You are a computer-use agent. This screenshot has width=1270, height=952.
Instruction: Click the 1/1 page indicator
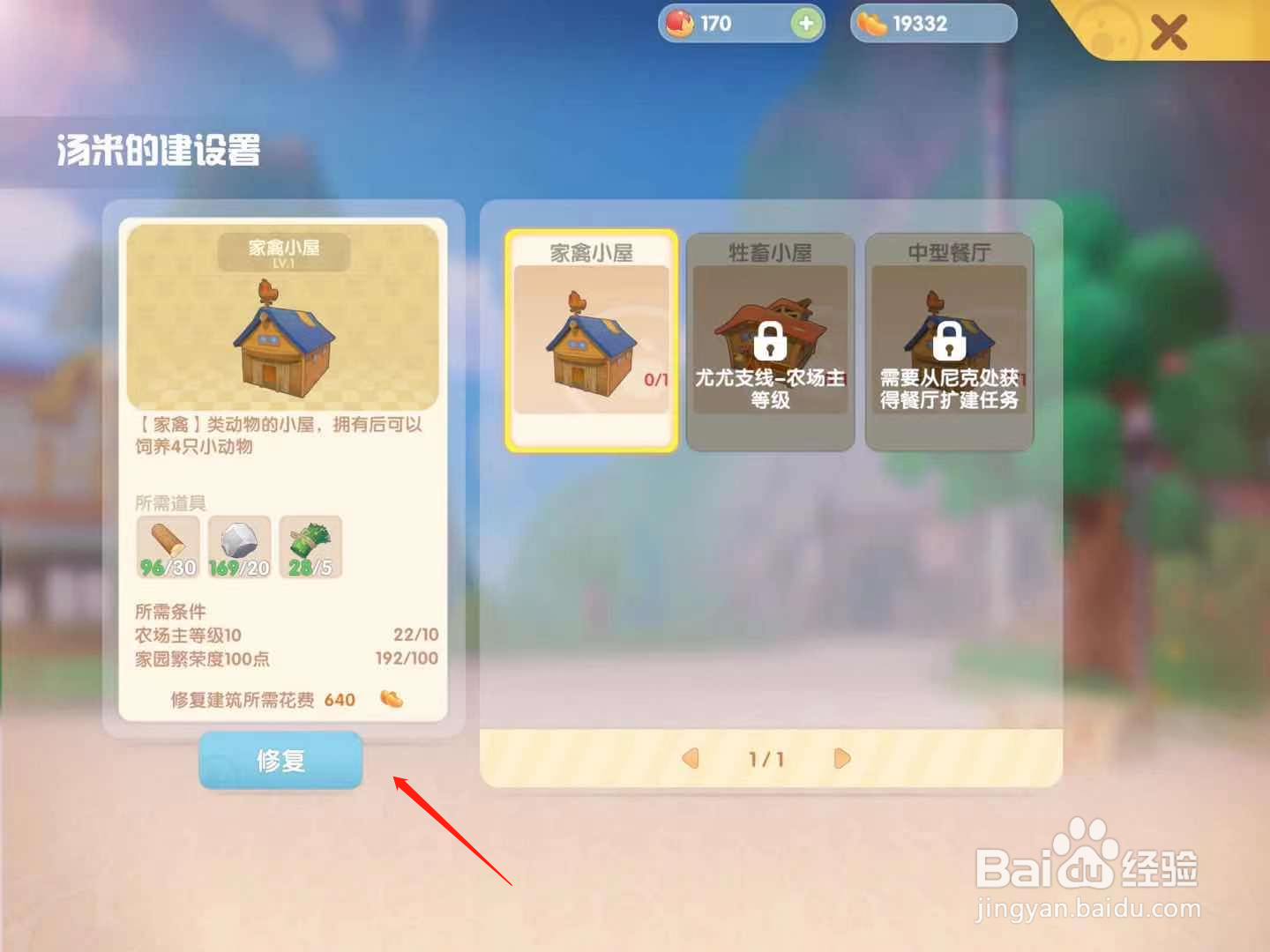click(765, 758)
